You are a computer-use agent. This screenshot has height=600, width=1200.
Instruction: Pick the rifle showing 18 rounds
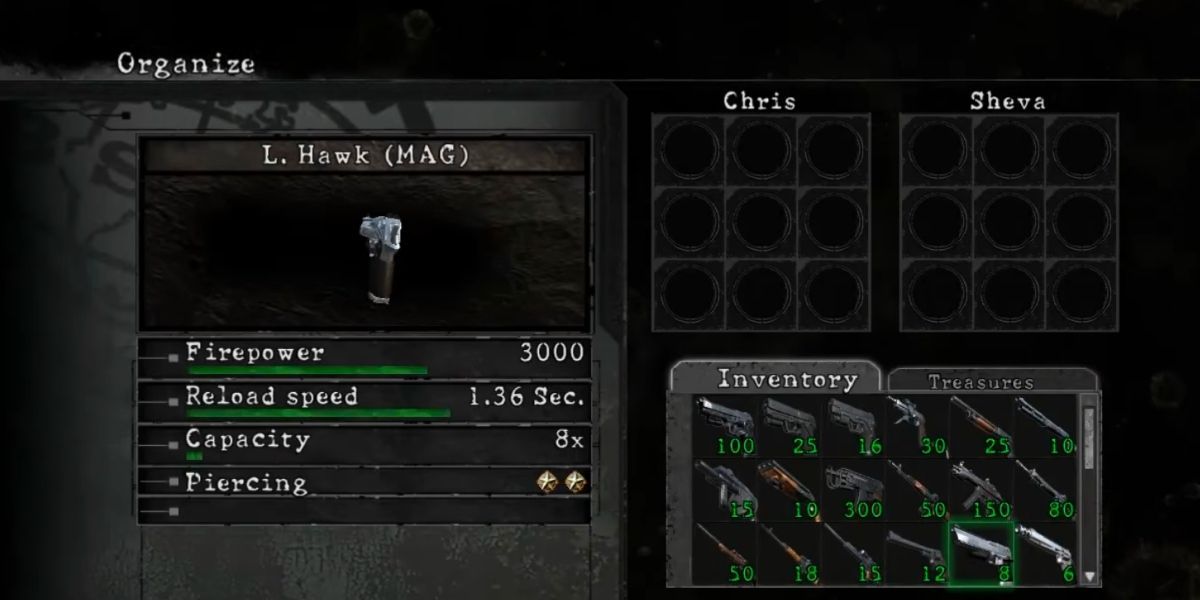tap(789, 553)
